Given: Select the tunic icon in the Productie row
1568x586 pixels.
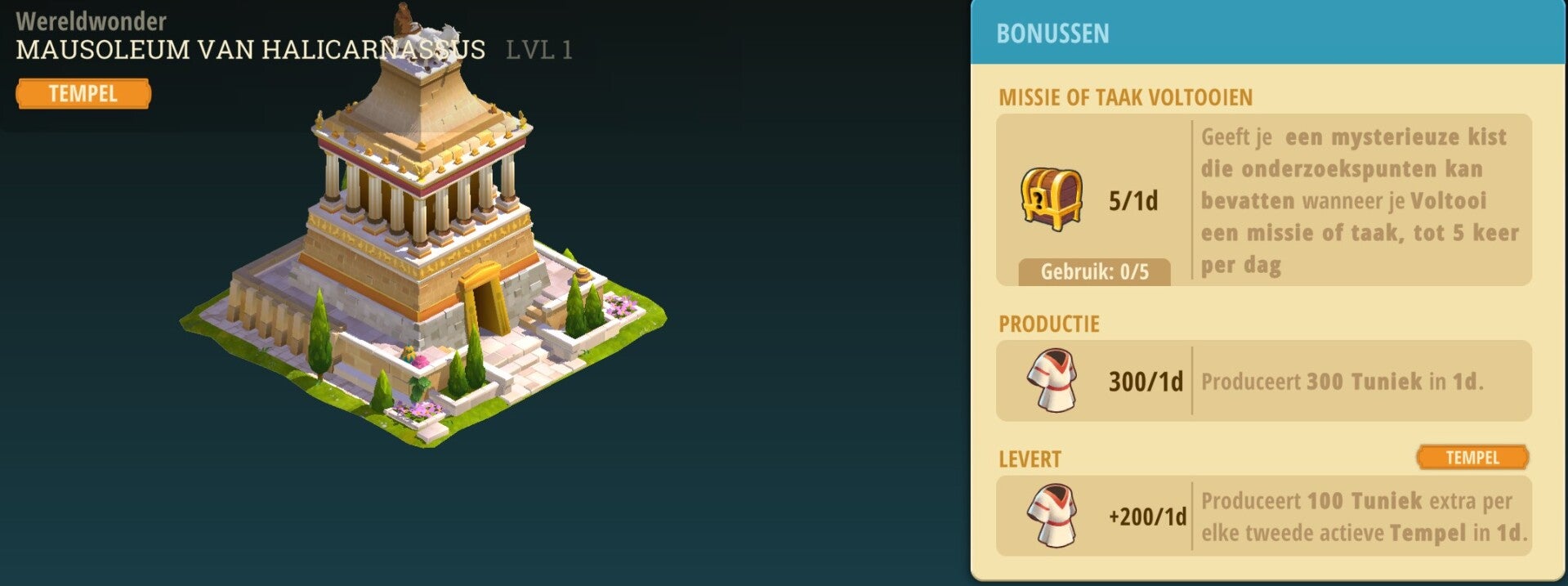Looking at the screenshot, I should [x=1052, y=381].
